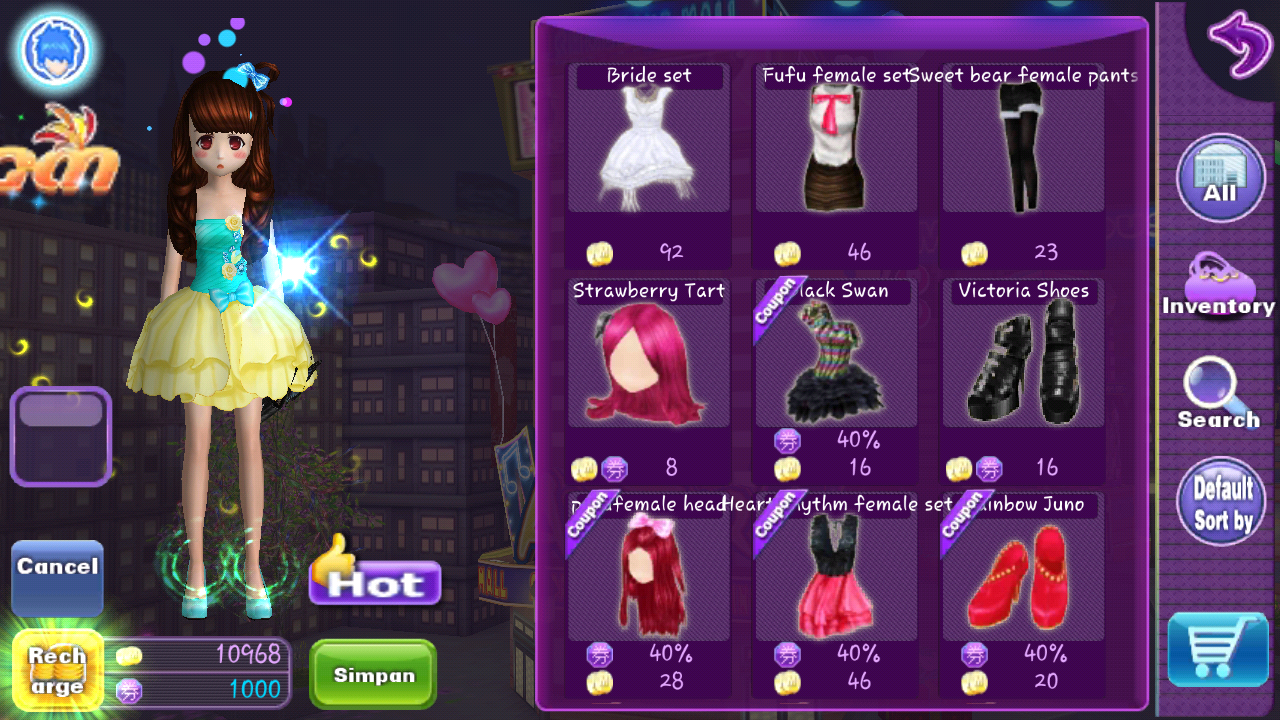The image size is (1280, 720).
Task: Choose the Black Swan dress item
Action: pyautogui.click(x=835, y=362)
